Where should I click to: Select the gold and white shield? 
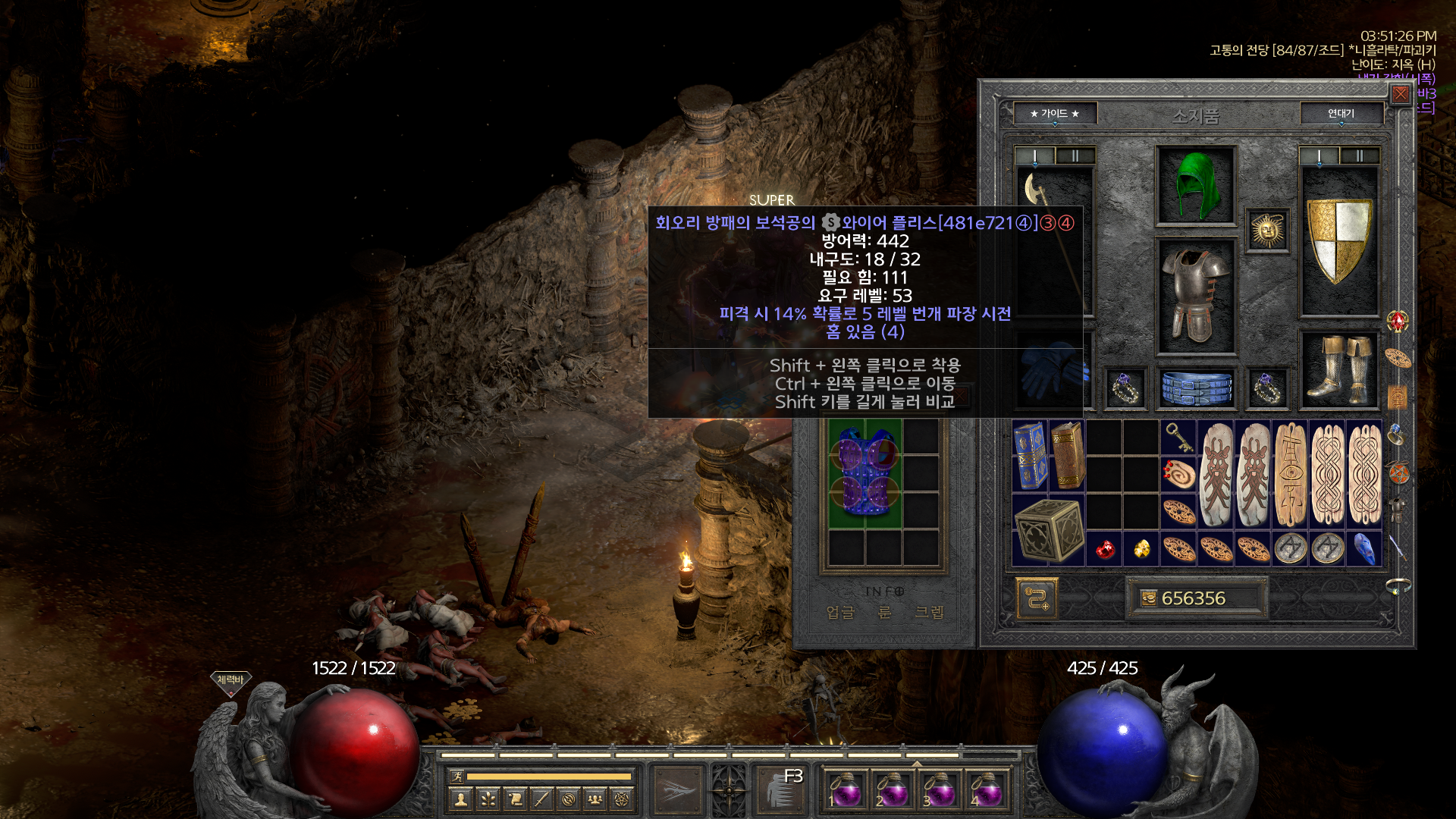pos(1339,241)
